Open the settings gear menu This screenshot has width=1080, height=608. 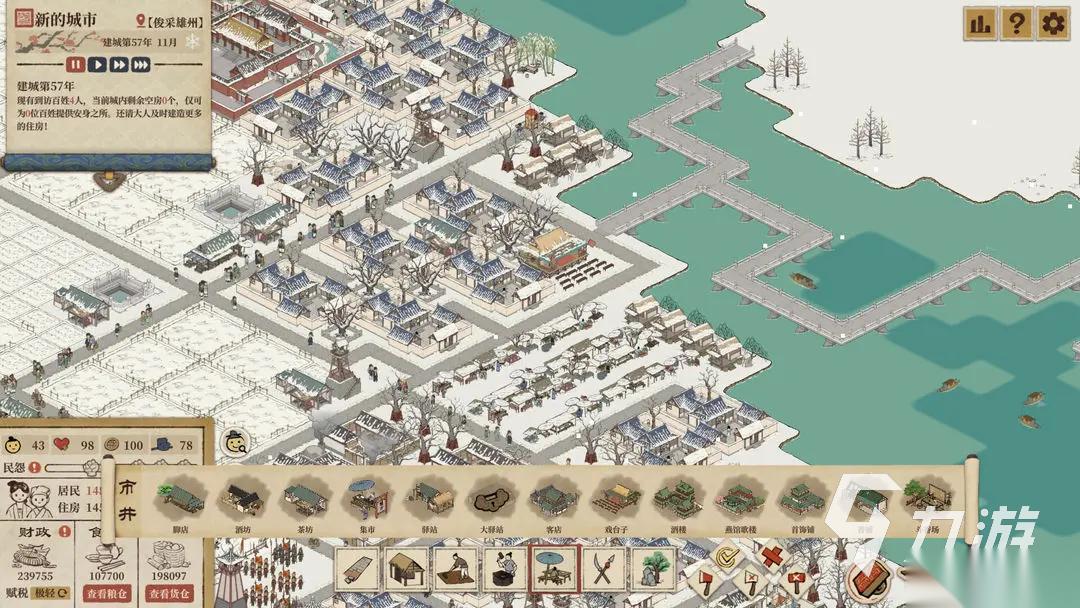click(1052, 24)
